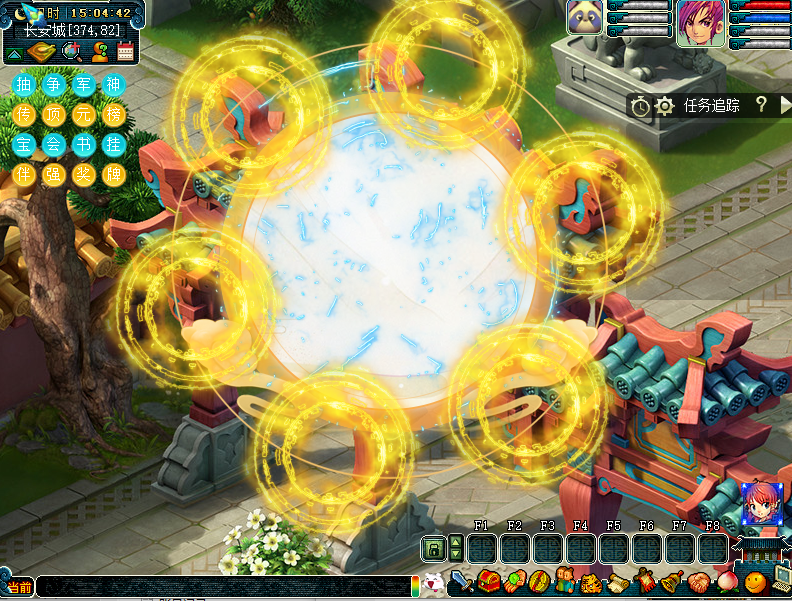The width and height of the screenshot is (792, 601).
Task: Collapse the top-left panel with the arrow button
Action: [16, 52]
